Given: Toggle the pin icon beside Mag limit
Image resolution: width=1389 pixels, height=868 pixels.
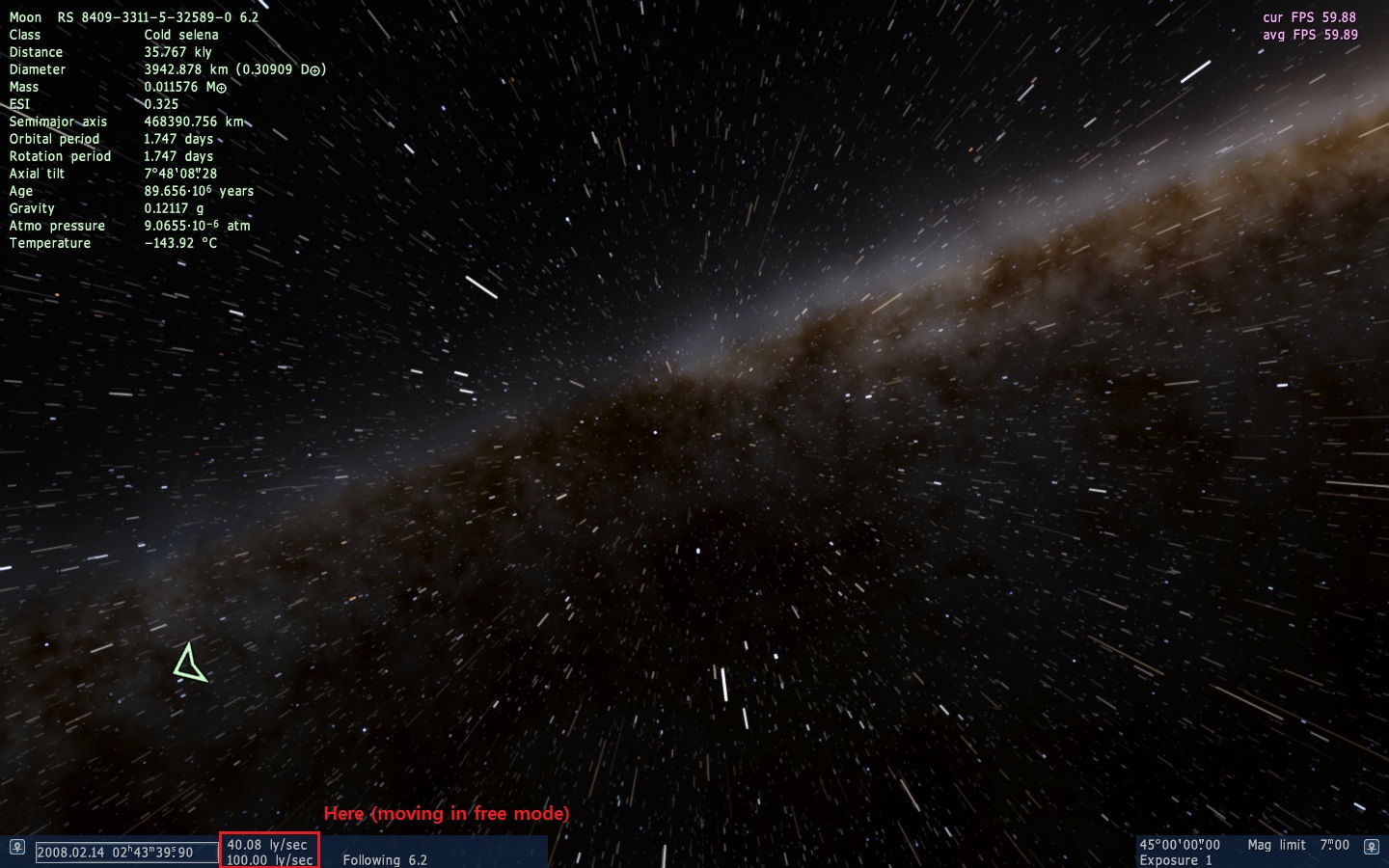Looking at the screenshot, I should click(1371, 847).
